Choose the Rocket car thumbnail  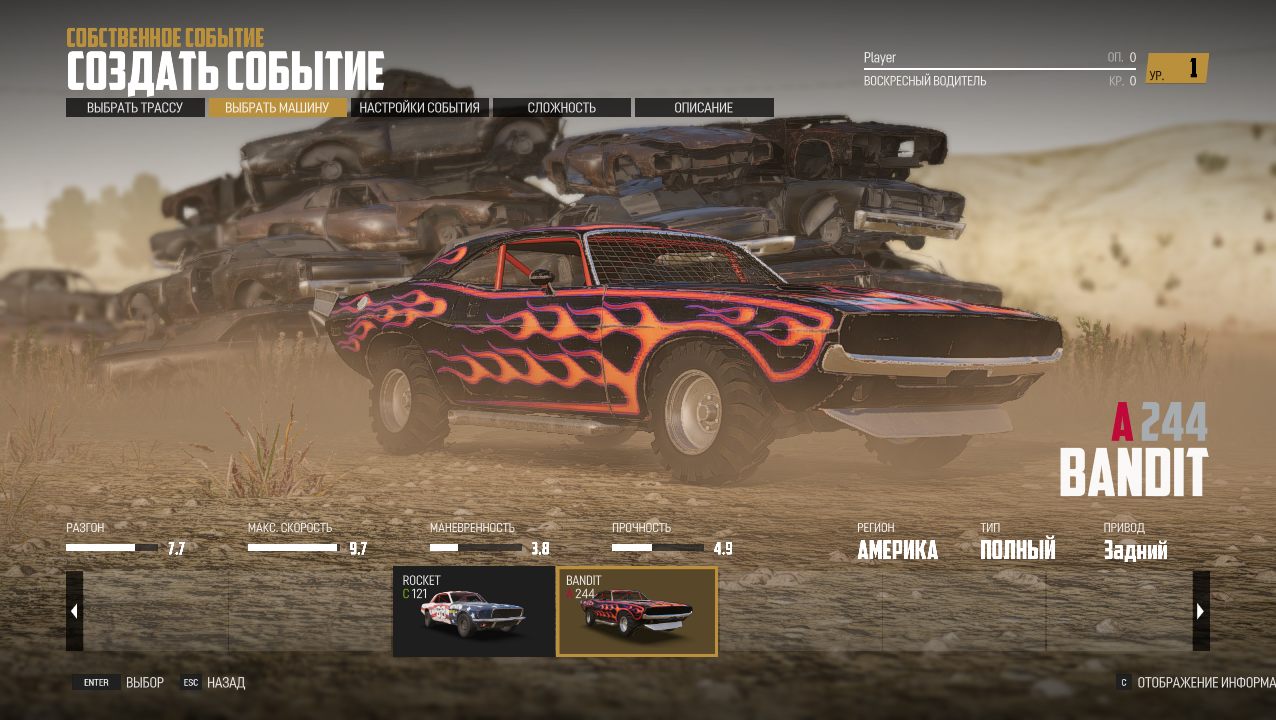[x=474, y=611]
